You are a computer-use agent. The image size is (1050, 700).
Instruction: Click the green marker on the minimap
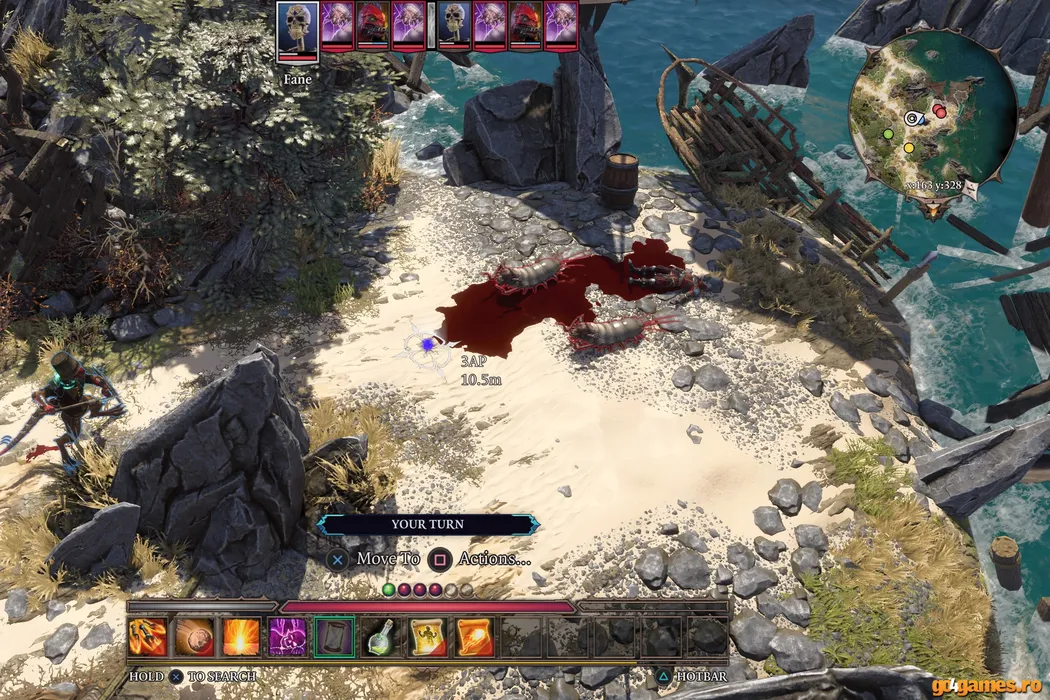(x=887, y=133)
